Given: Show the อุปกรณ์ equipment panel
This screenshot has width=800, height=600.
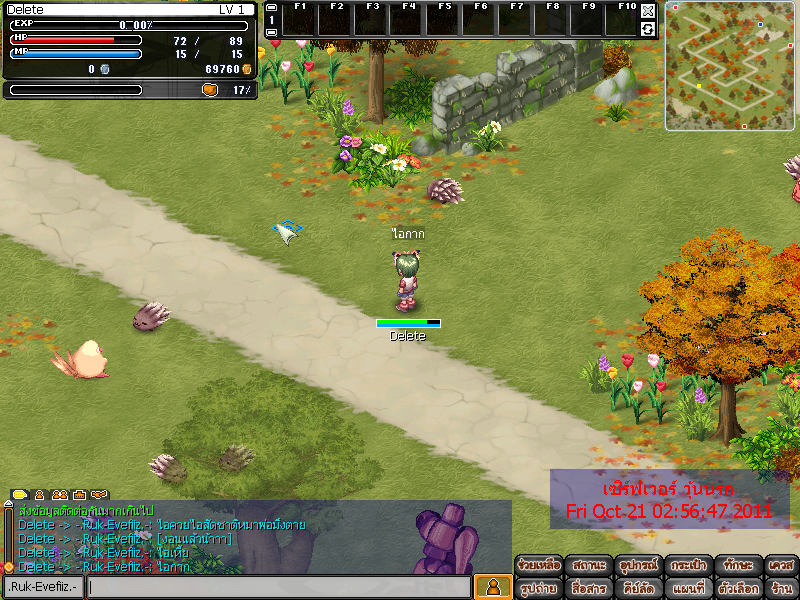Looking at the screenshot, I should click(637, 565).
